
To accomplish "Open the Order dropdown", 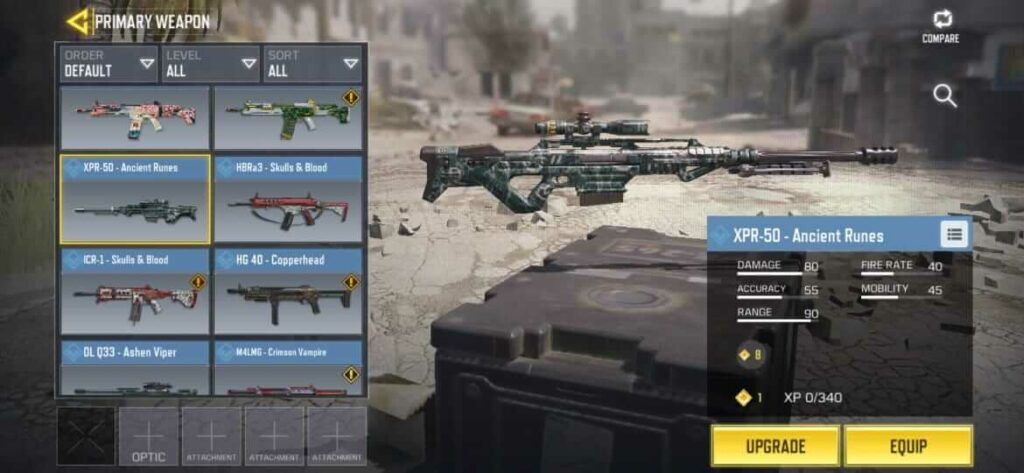I will click(x=108, y=63).
